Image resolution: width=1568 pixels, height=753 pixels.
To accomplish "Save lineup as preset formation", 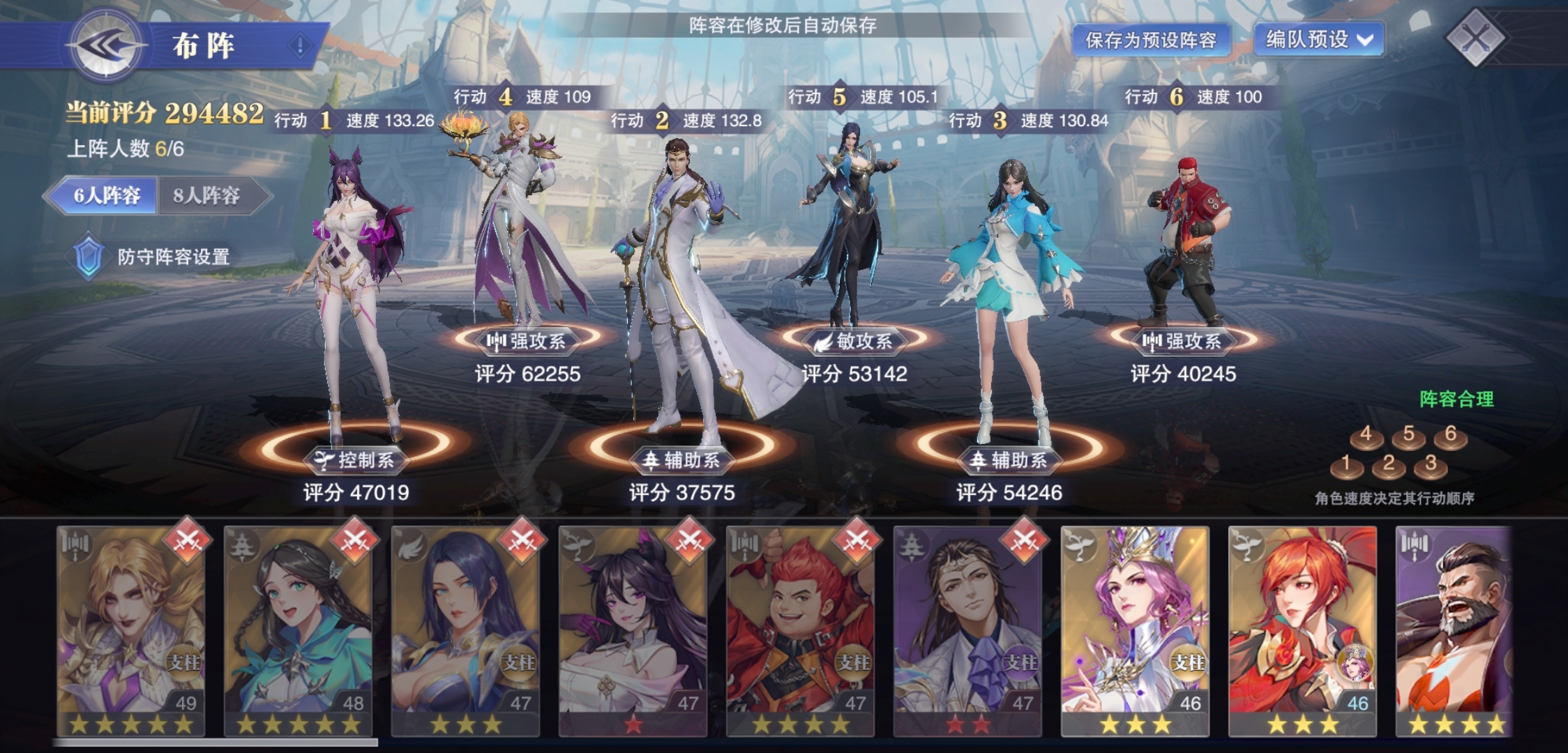I will [x=1150, y=40].
